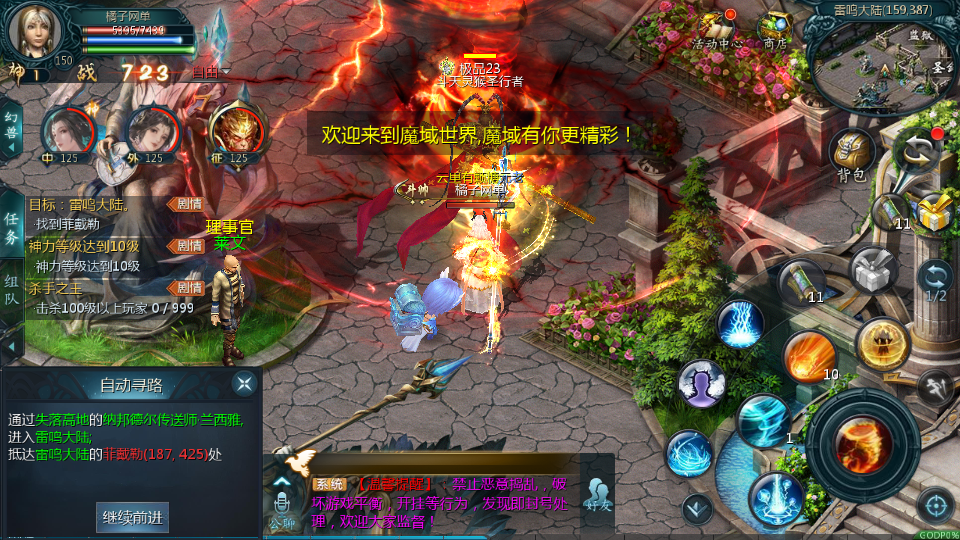Close the 自动寻路 auto-pathfinding panel
This screenshot has height=540, width=960.
pos(244,384)
